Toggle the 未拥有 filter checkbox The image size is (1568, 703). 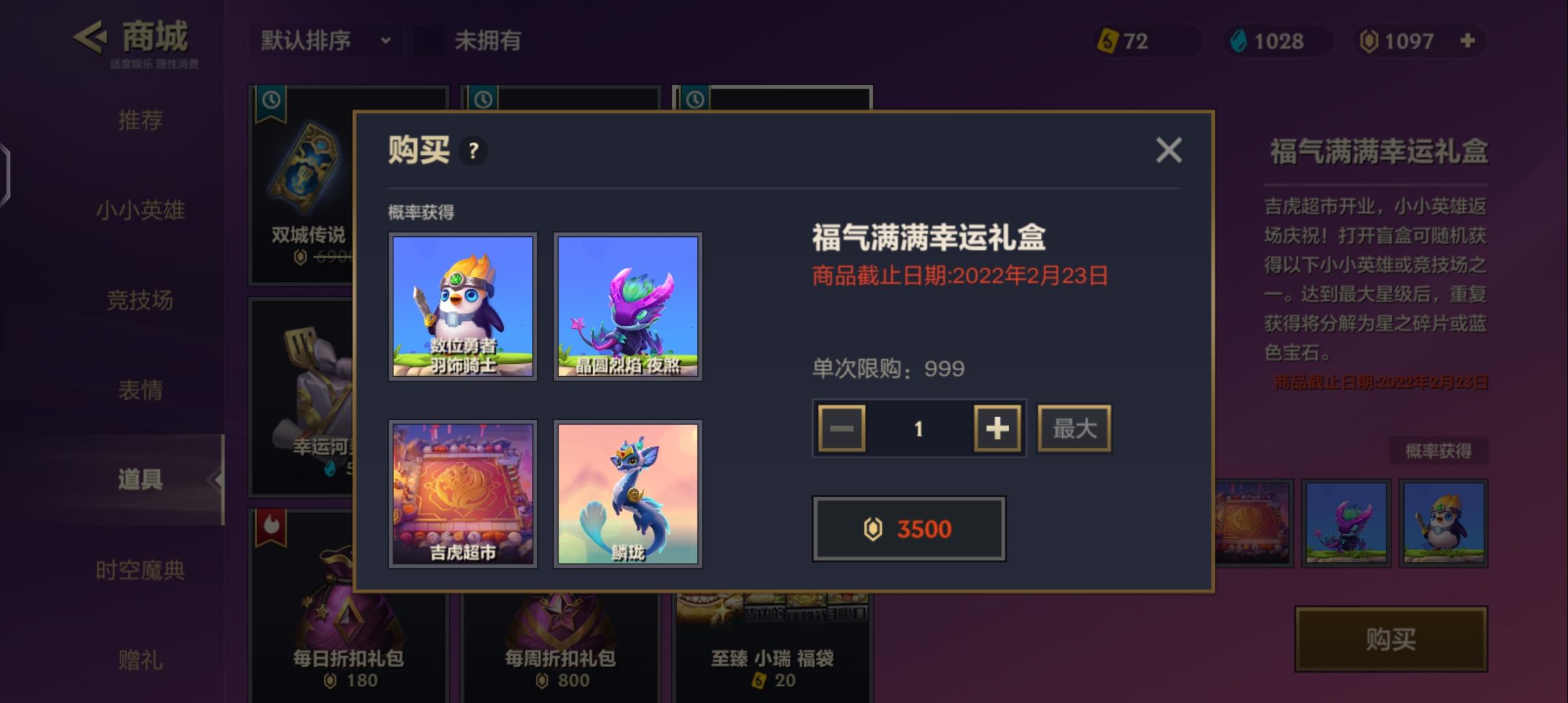click(x=430, y=41)
